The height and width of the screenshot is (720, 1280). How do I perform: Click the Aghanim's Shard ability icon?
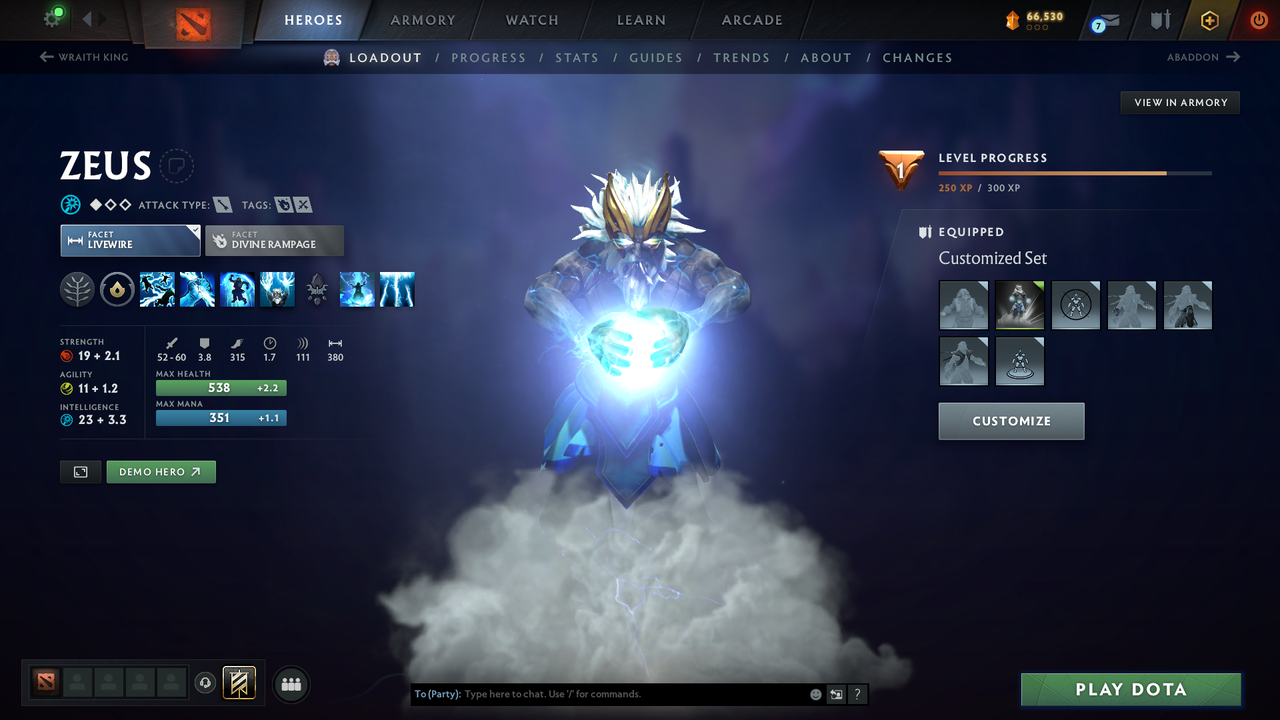317,289
